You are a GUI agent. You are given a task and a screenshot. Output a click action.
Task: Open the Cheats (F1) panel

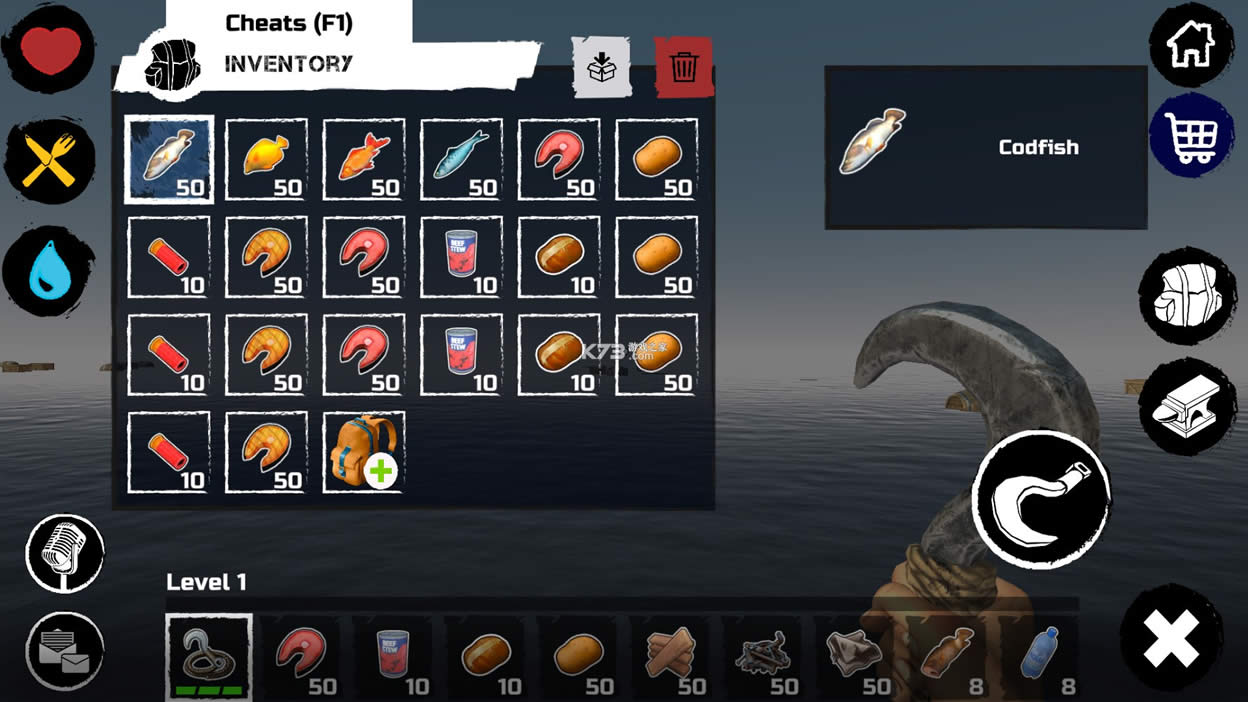tap(289, 23)
